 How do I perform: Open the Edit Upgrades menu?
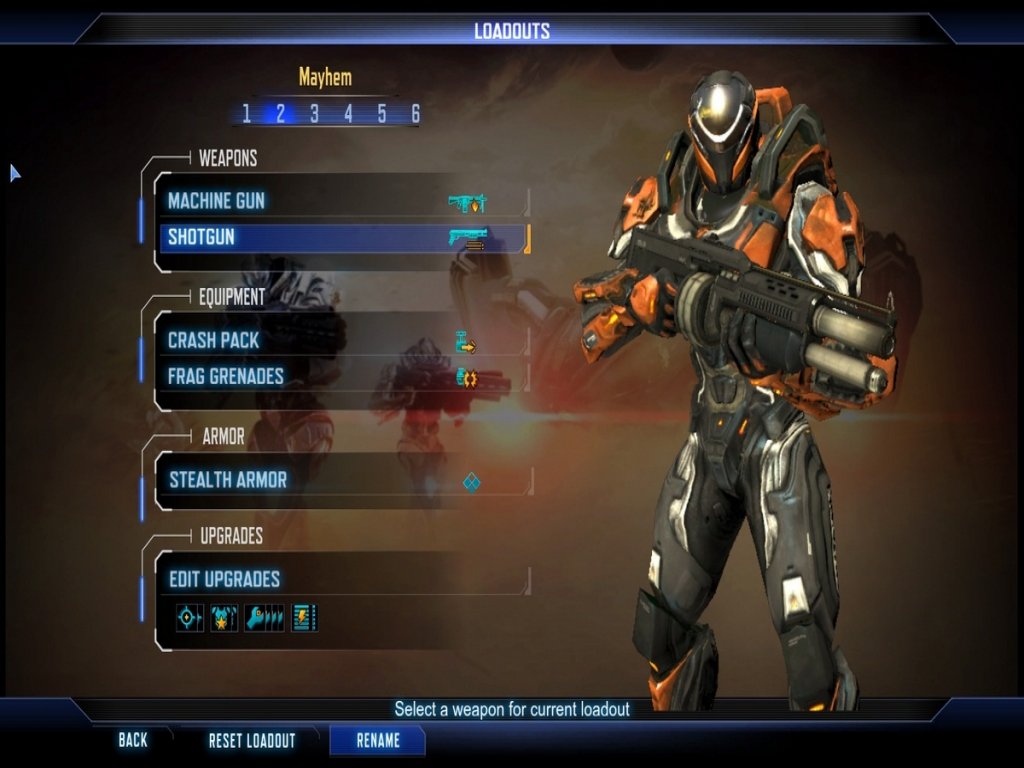click(340, 579)
